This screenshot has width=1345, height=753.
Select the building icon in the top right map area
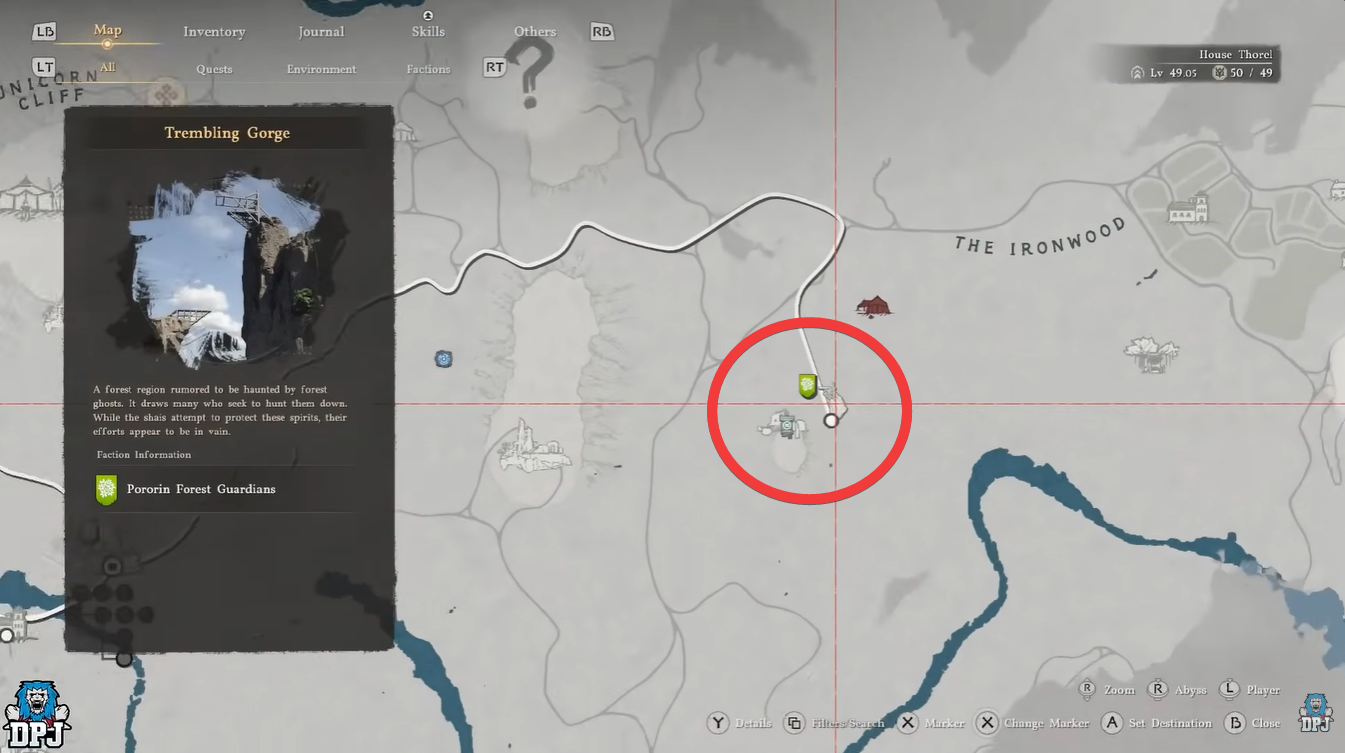click(1185, 207)
